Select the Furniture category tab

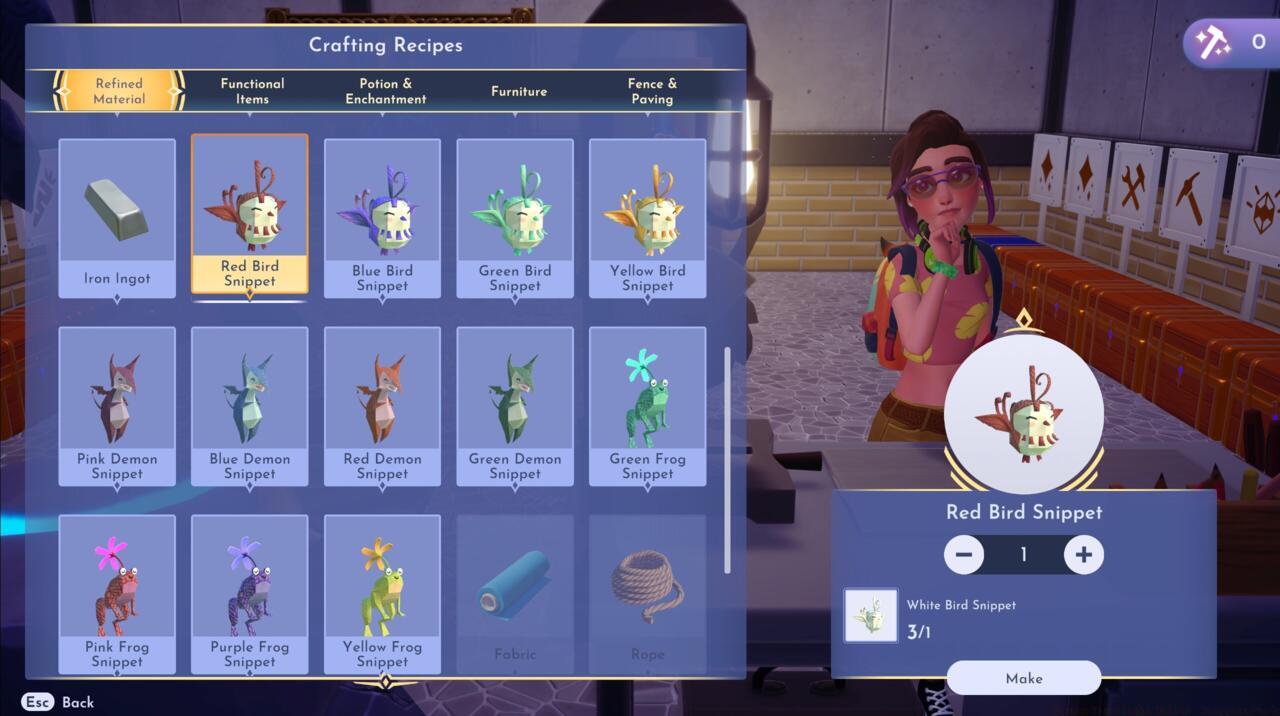pos(519,91)
